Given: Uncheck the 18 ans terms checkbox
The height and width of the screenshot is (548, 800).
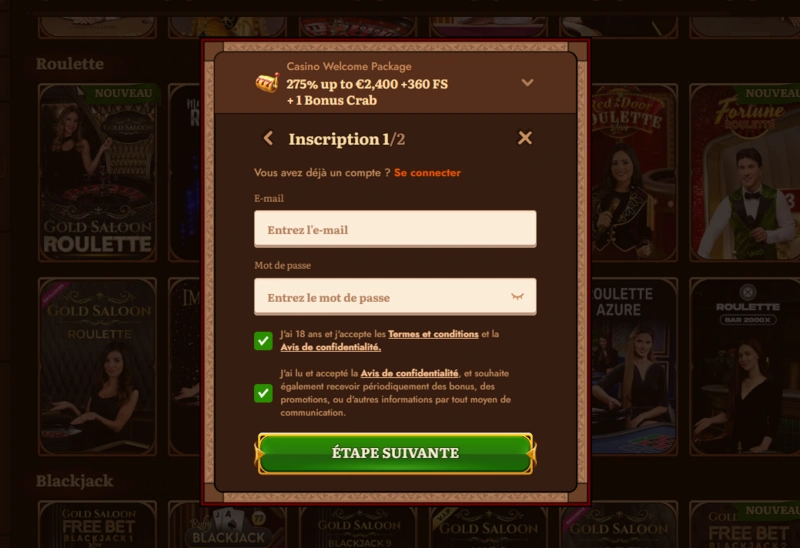Looking at the screenshot, I should point(263,341).
